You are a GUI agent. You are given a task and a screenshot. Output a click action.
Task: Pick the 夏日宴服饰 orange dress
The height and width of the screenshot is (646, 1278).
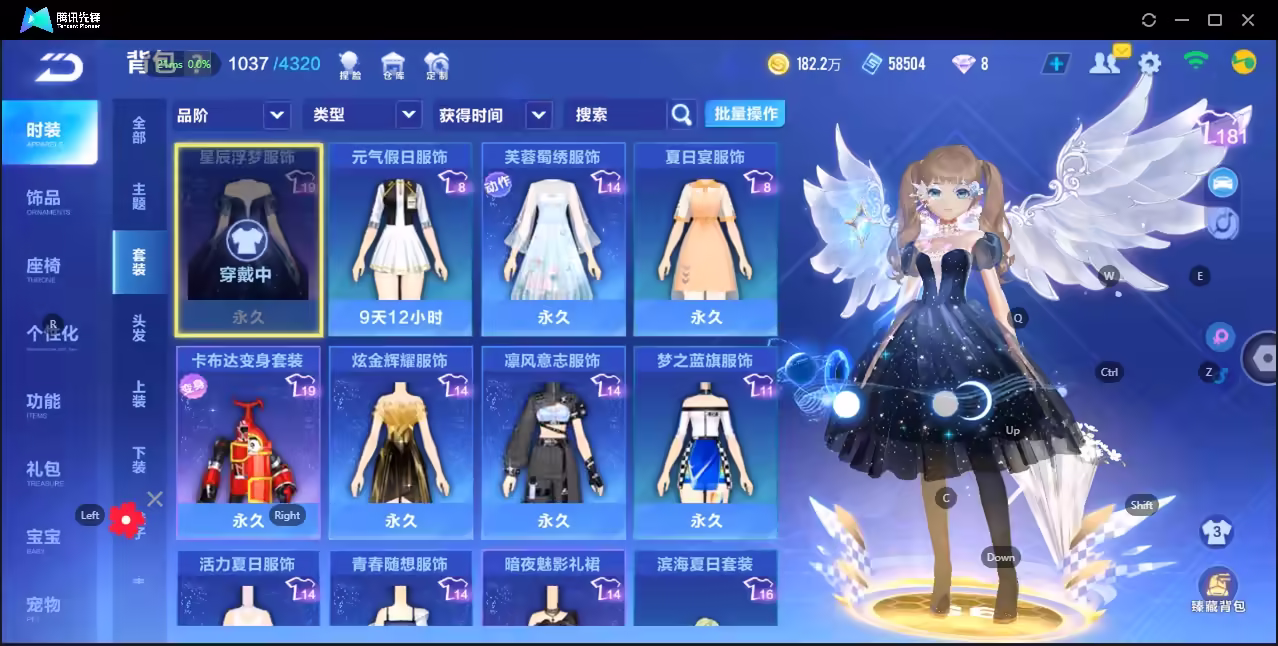pyautogui.click(x=705, y=240)
